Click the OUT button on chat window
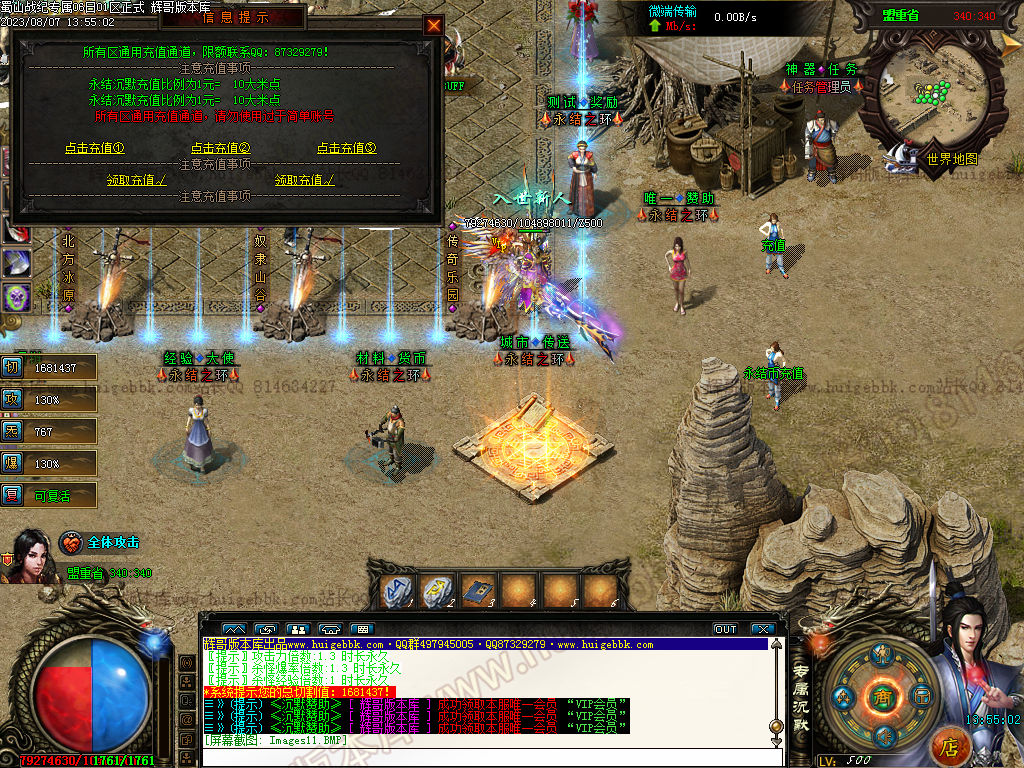Screen dimensions: 1024x768 coord(725,629)
